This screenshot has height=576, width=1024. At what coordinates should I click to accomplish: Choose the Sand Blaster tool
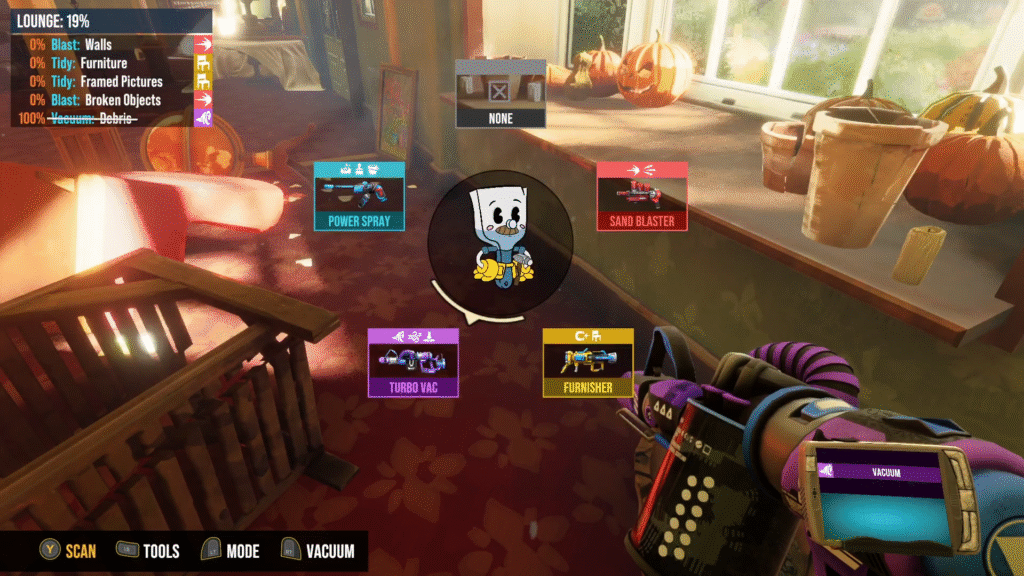(642, 196)
